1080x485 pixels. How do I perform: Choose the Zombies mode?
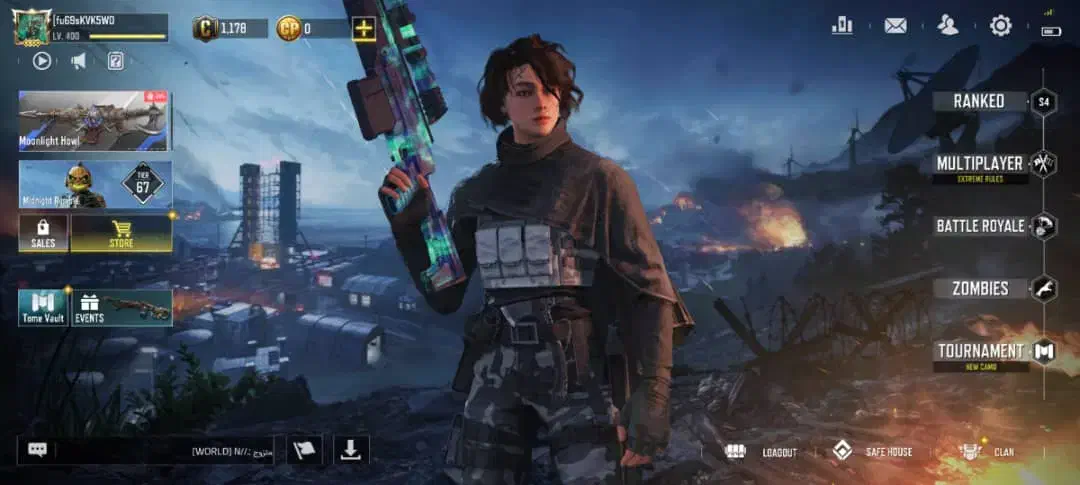(981, 289)
